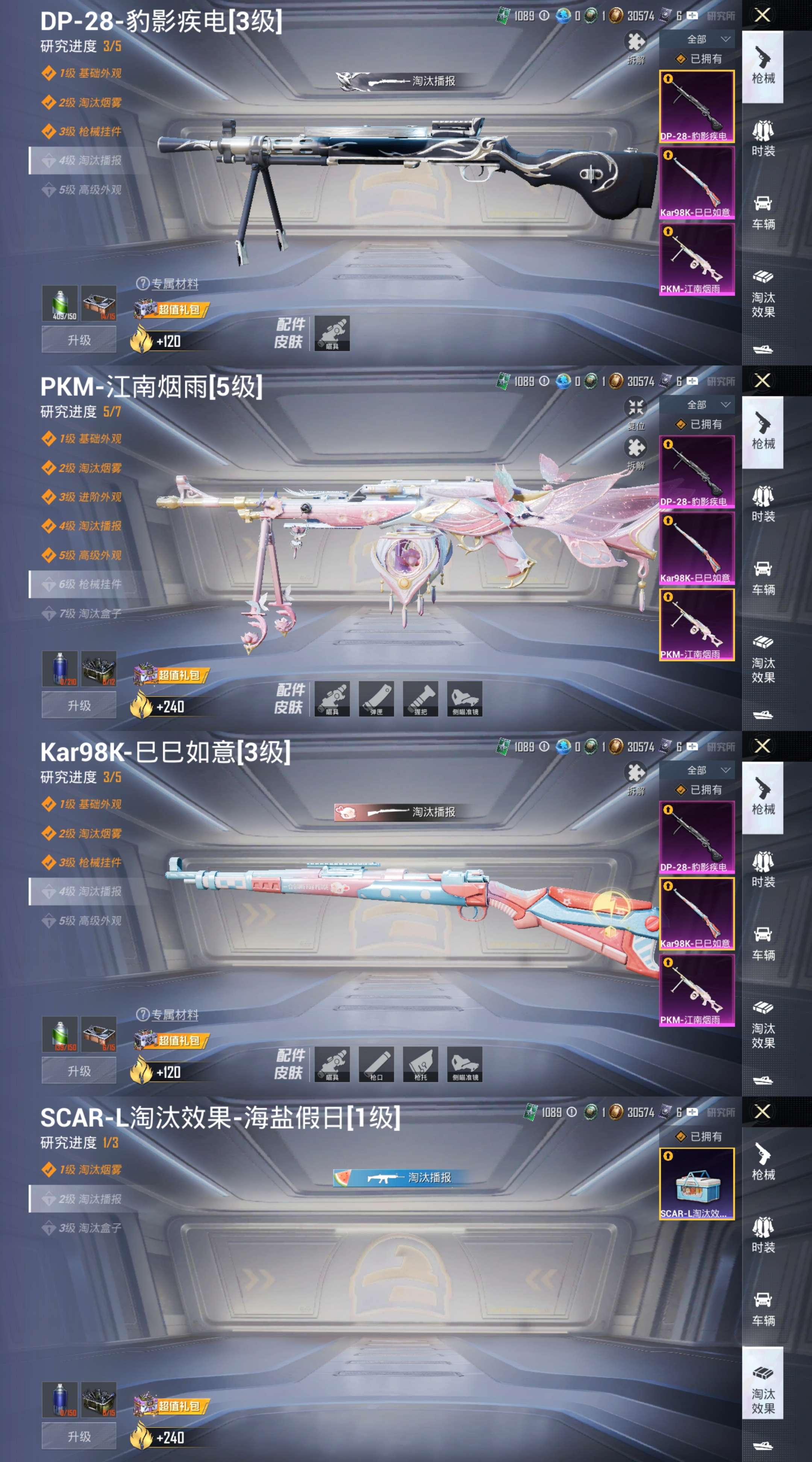Viewport: 812px width, 1462px height.
Task: Expand the 全部 filter dropdown in Kar98K section
Action: click(x=703, y=771)
